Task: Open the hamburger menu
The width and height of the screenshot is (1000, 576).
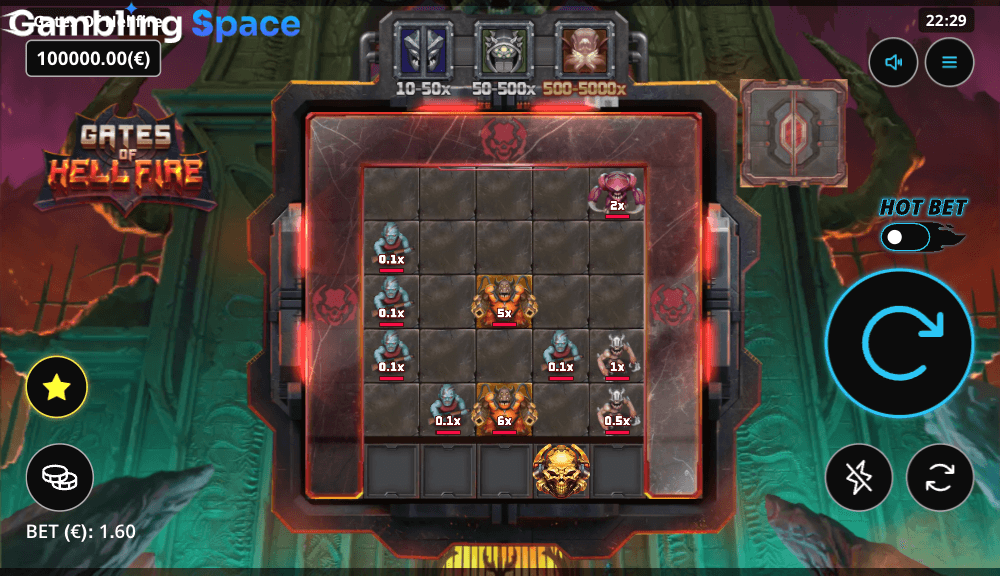Action: pyautogui.click(x=949, y=62)
